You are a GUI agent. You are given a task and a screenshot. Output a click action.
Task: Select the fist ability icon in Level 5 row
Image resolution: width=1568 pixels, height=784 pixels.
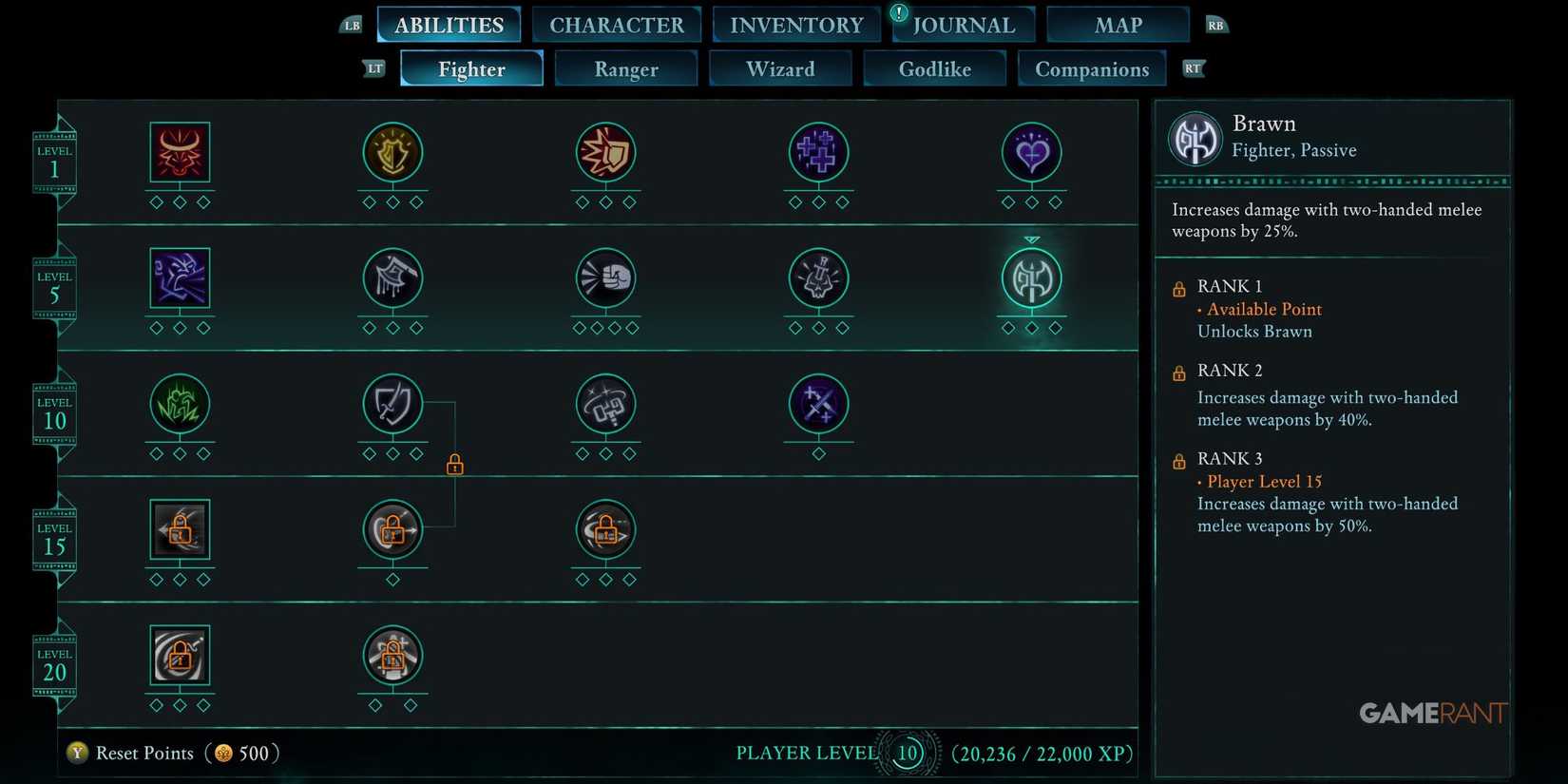coord(605,278)
